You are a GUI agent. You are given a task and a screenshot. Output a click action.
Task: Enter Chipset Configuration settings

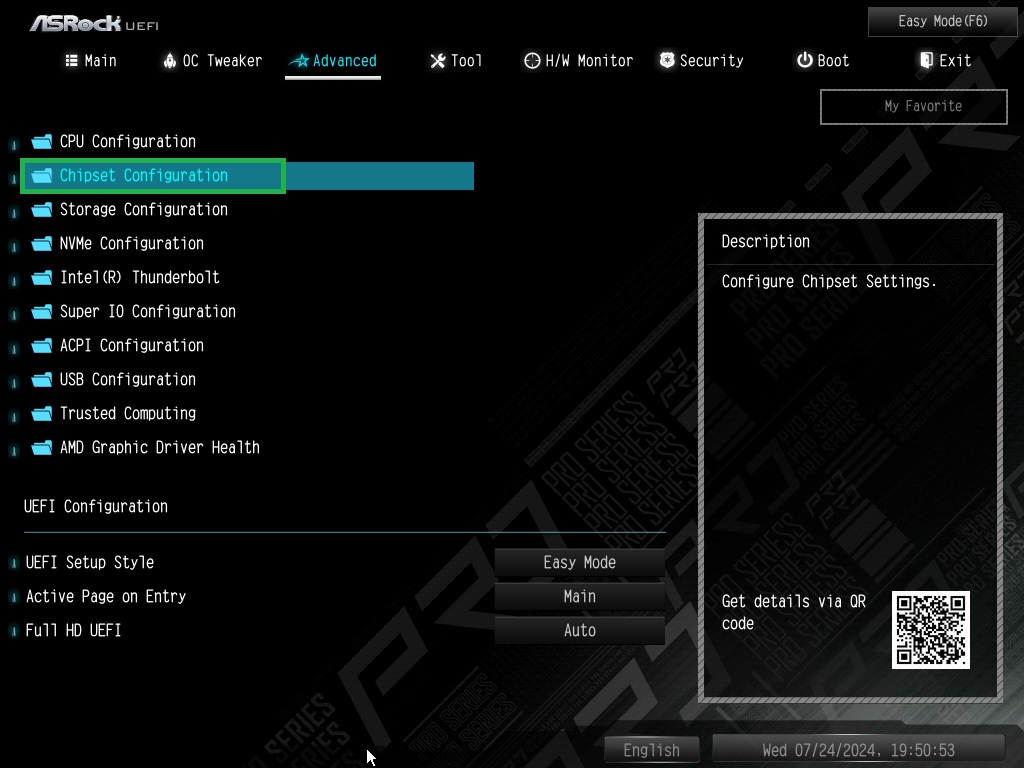click(x=143, y=176)
